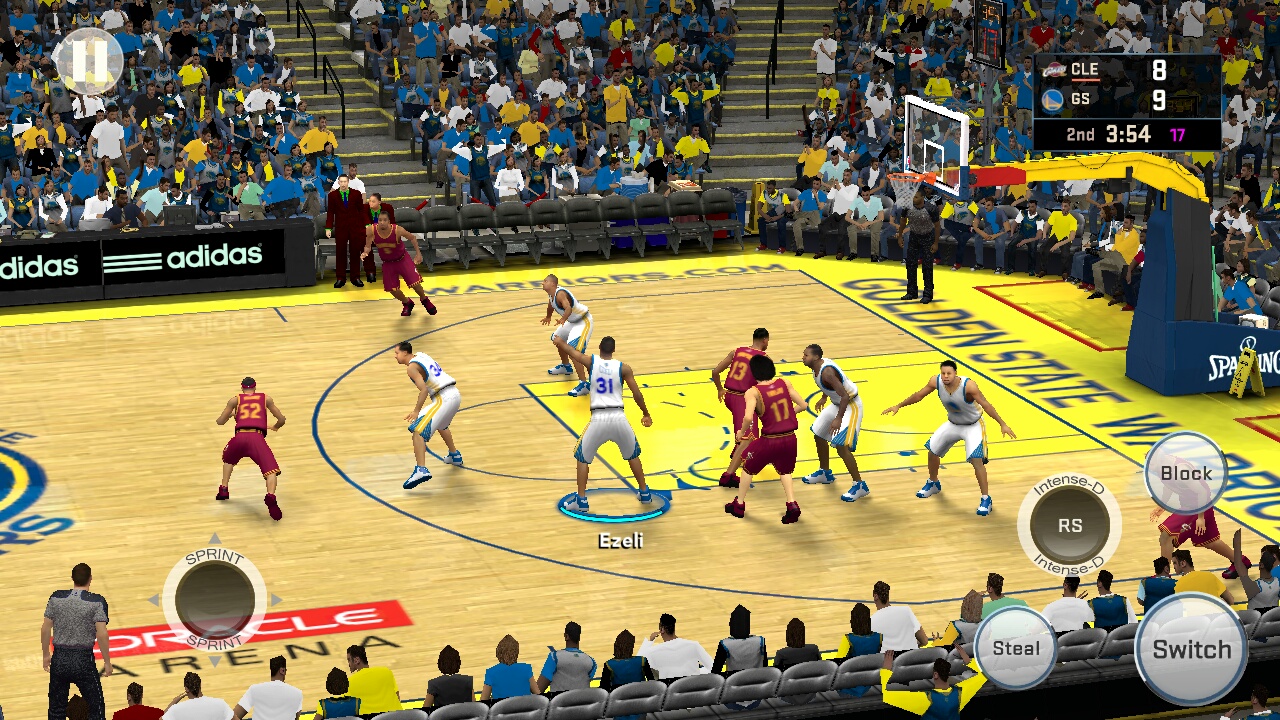
Task: Tap the Sprint movement joystick
Action: [x=214, y=599]
